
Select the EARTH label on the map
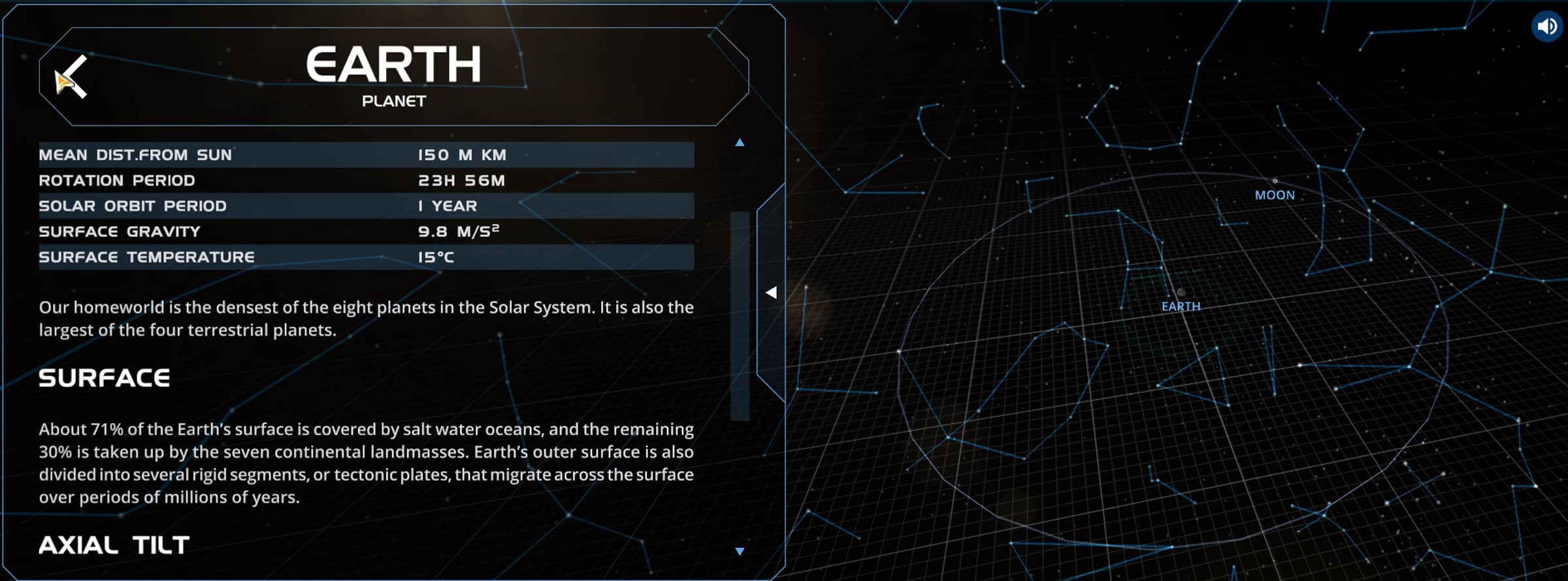point(1181,307)
